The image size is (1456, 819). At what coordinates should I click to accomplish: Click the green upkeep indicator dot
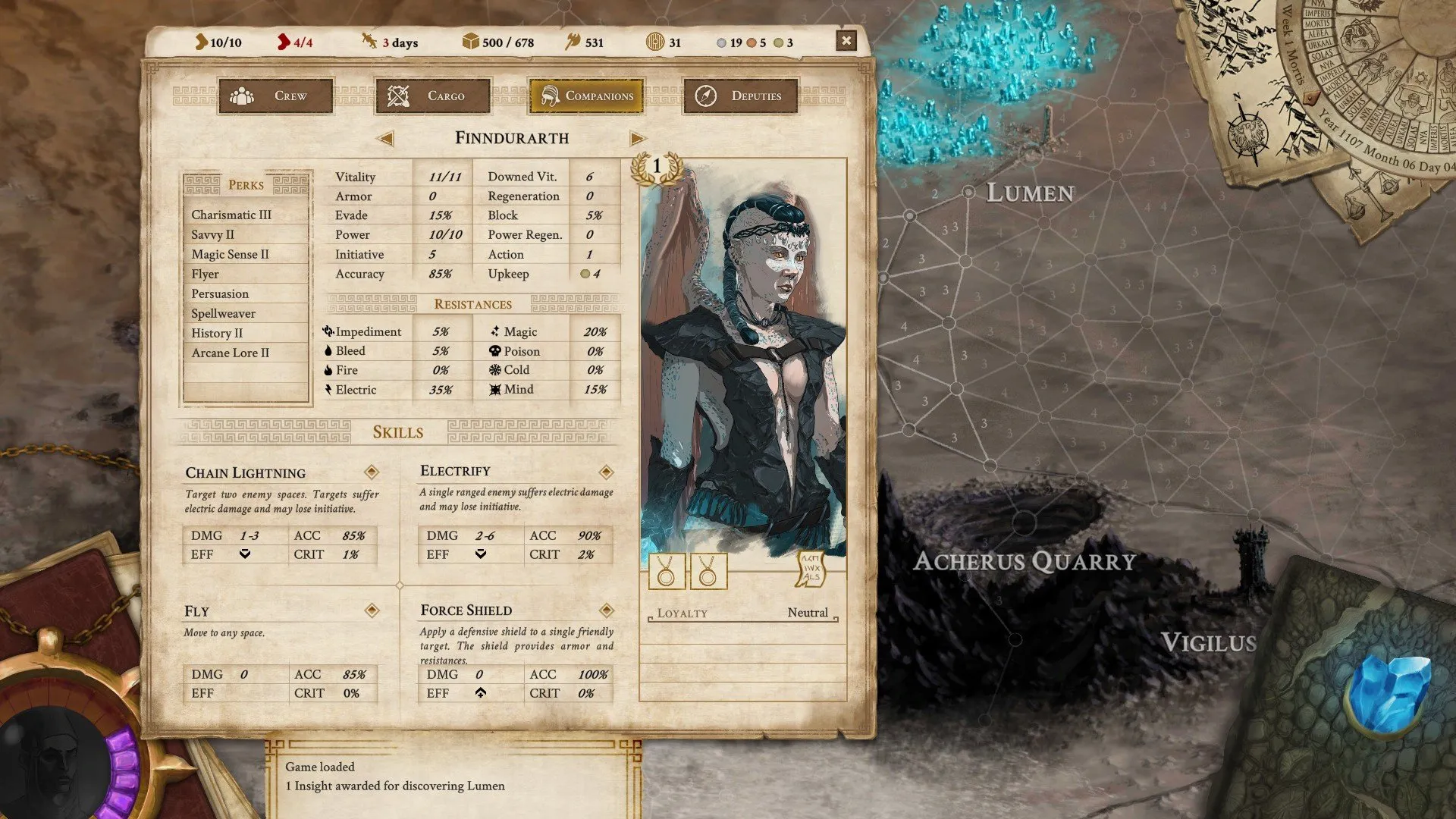pyautogui.click(x=584, y=275)
